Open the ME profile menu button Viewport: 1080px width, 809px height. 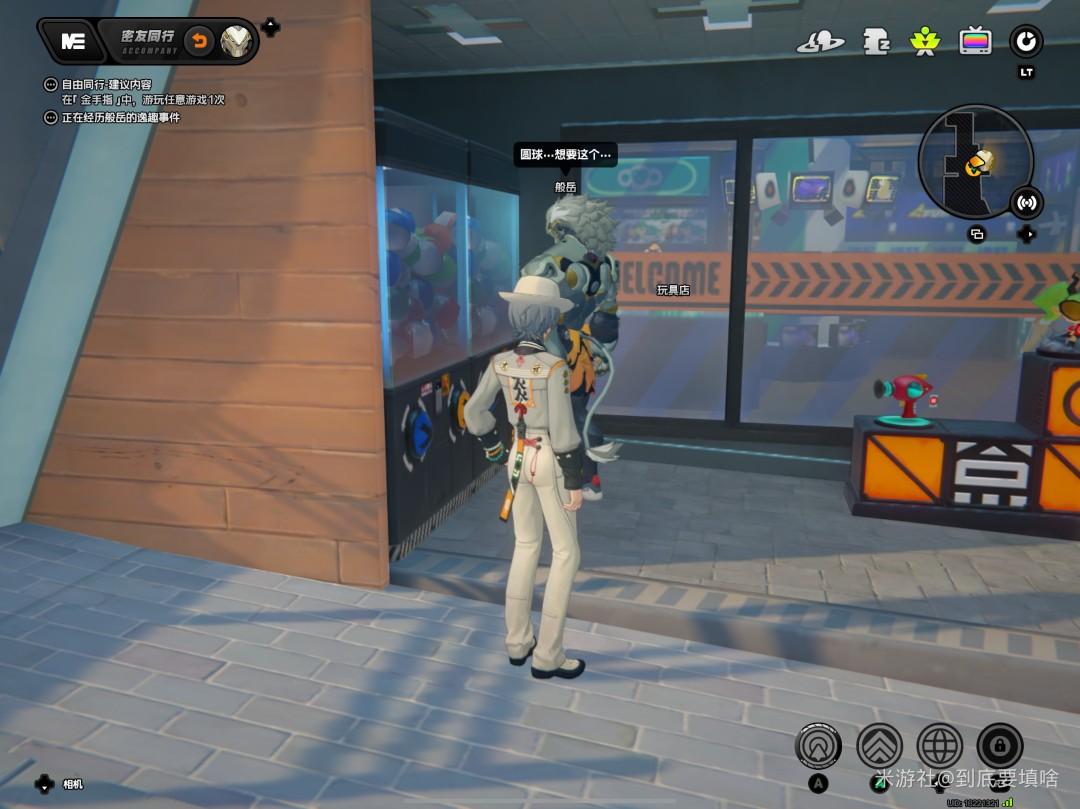(74, 41)
